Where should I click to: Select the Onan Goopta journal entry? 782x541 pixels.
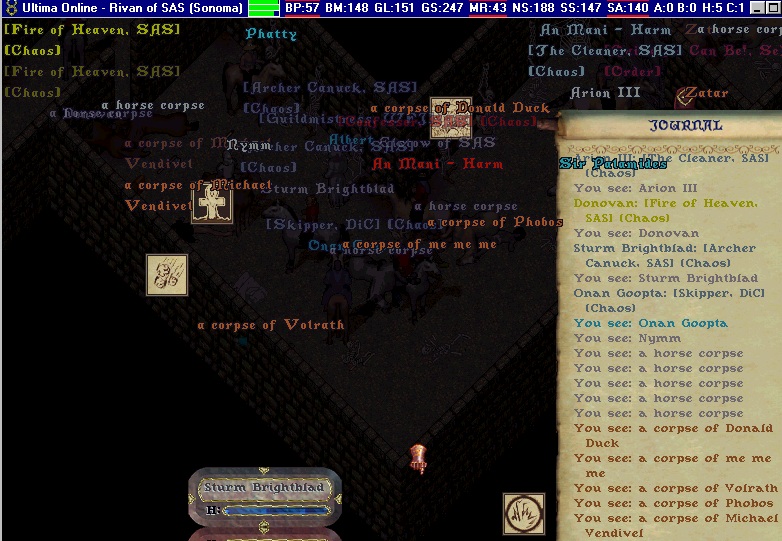pyautogui.click(x=650, y=323)
